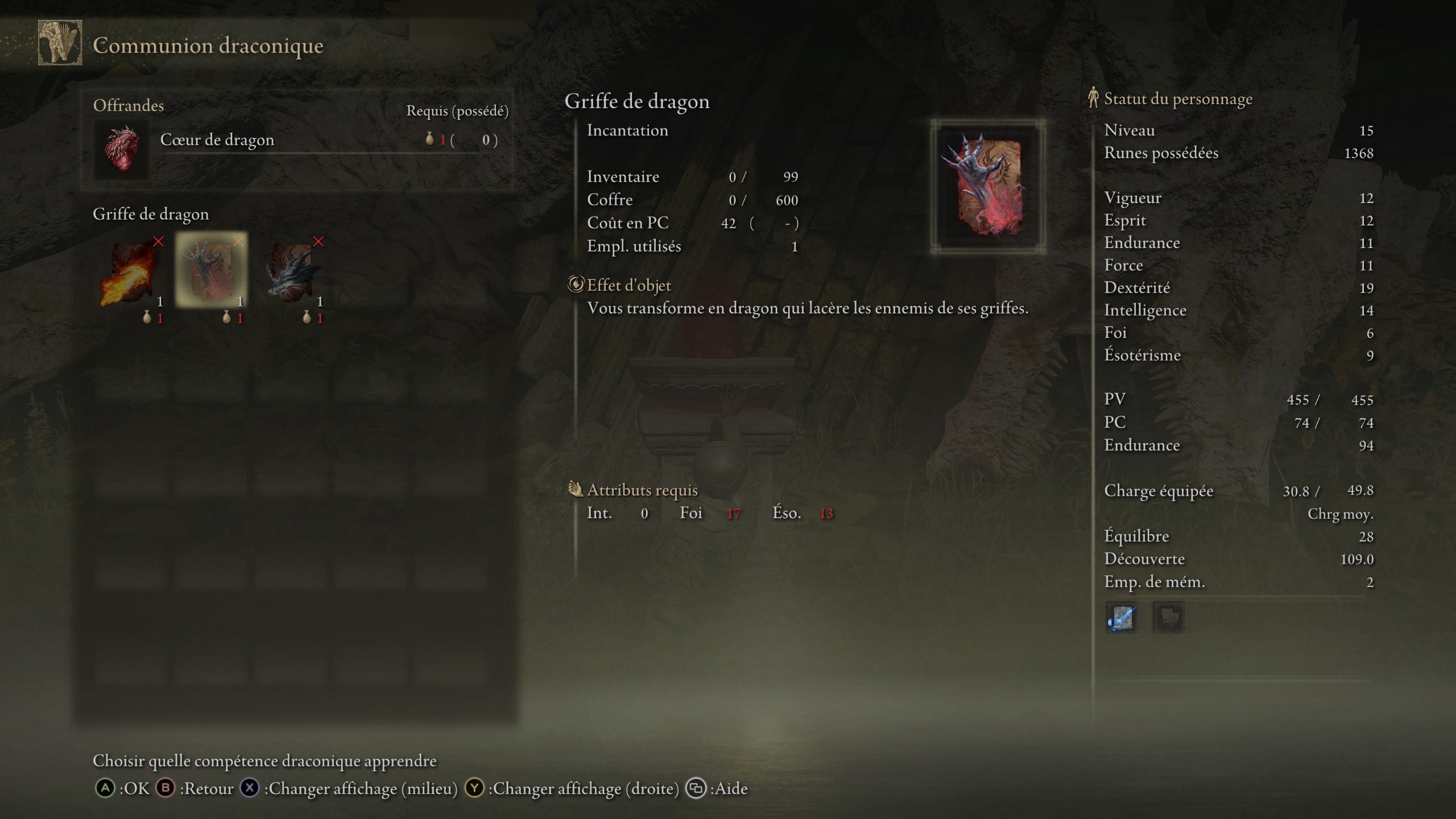The height and width of the screenshot is (819, 1456).
Task: Click the red X over the dragon head spell
Action: [319, 241]
